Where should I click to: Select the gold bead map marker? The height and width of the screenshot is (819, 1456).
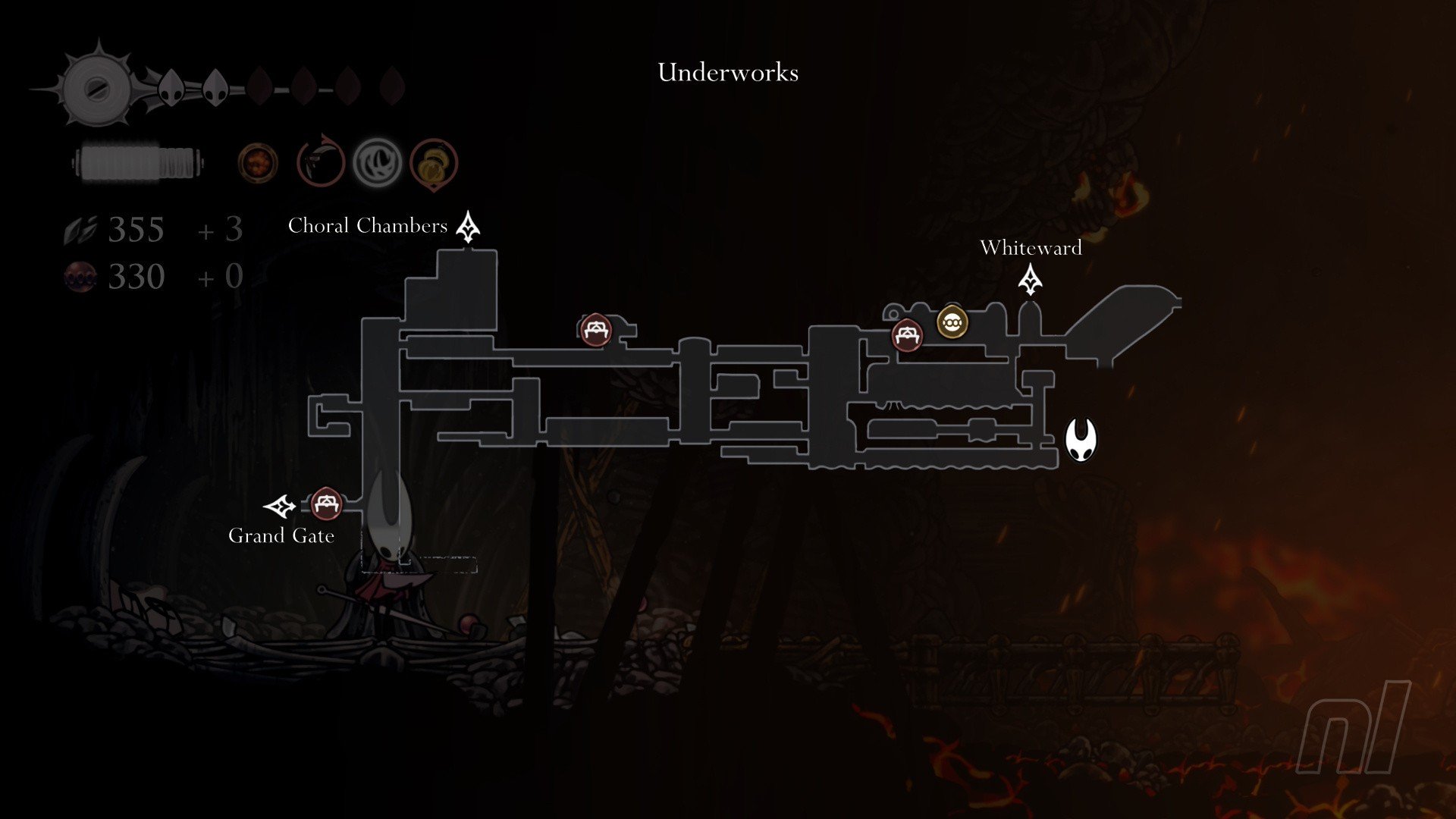pyautogui.click(x=952, y=322)
